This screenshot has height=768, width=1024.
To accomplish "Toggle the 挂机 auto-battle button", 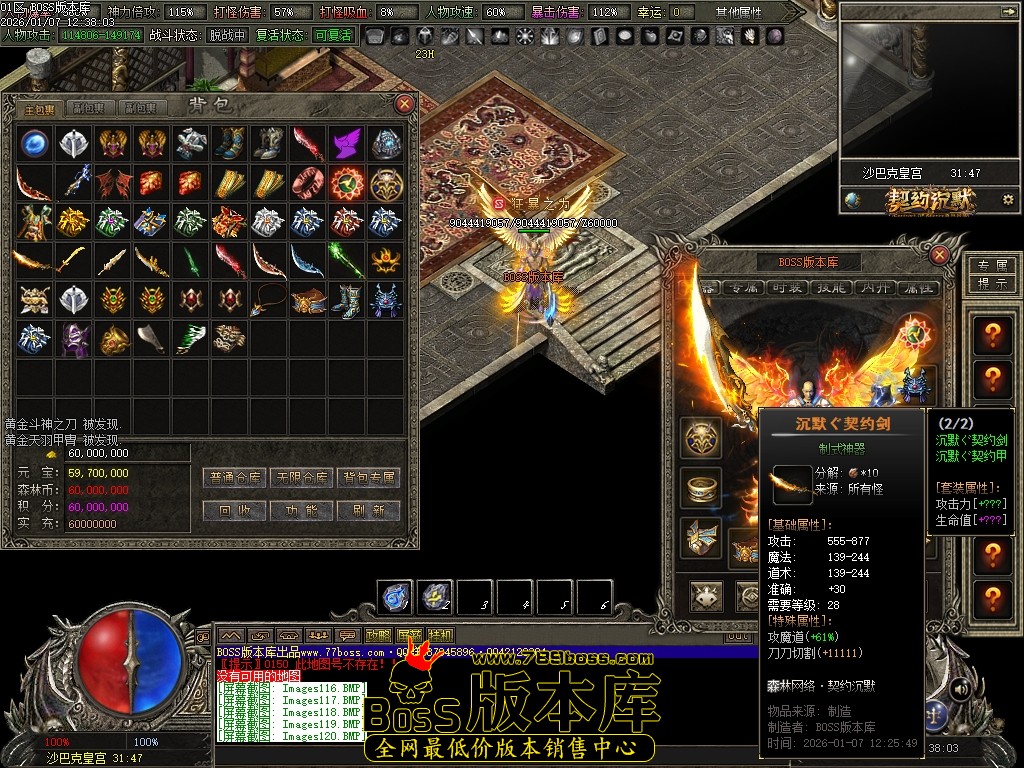I will coord(440,634).
